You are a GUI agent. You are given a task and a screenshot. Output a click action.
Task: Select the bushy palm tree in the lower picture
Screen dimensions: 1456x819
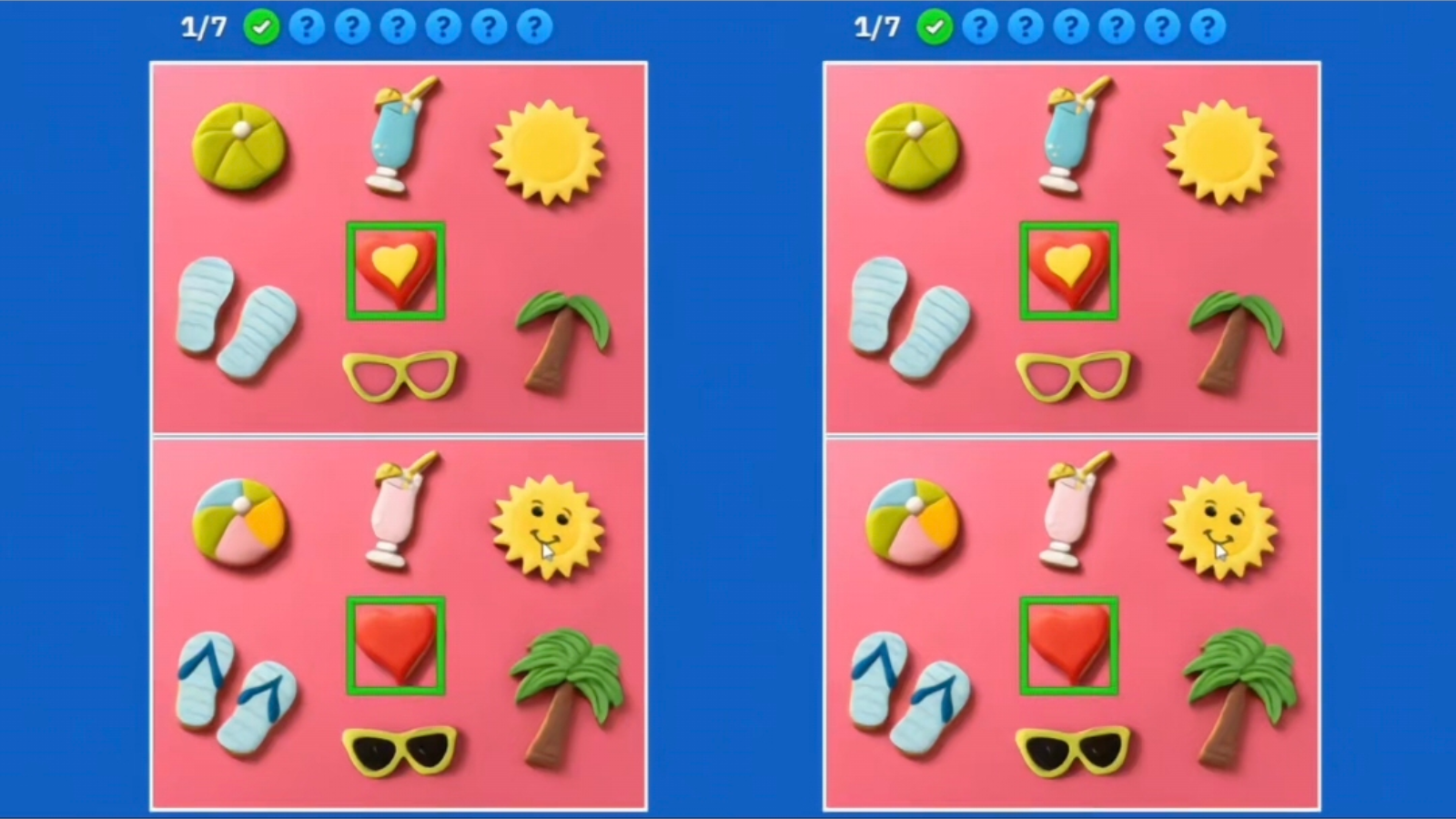[x=562, y=687]
